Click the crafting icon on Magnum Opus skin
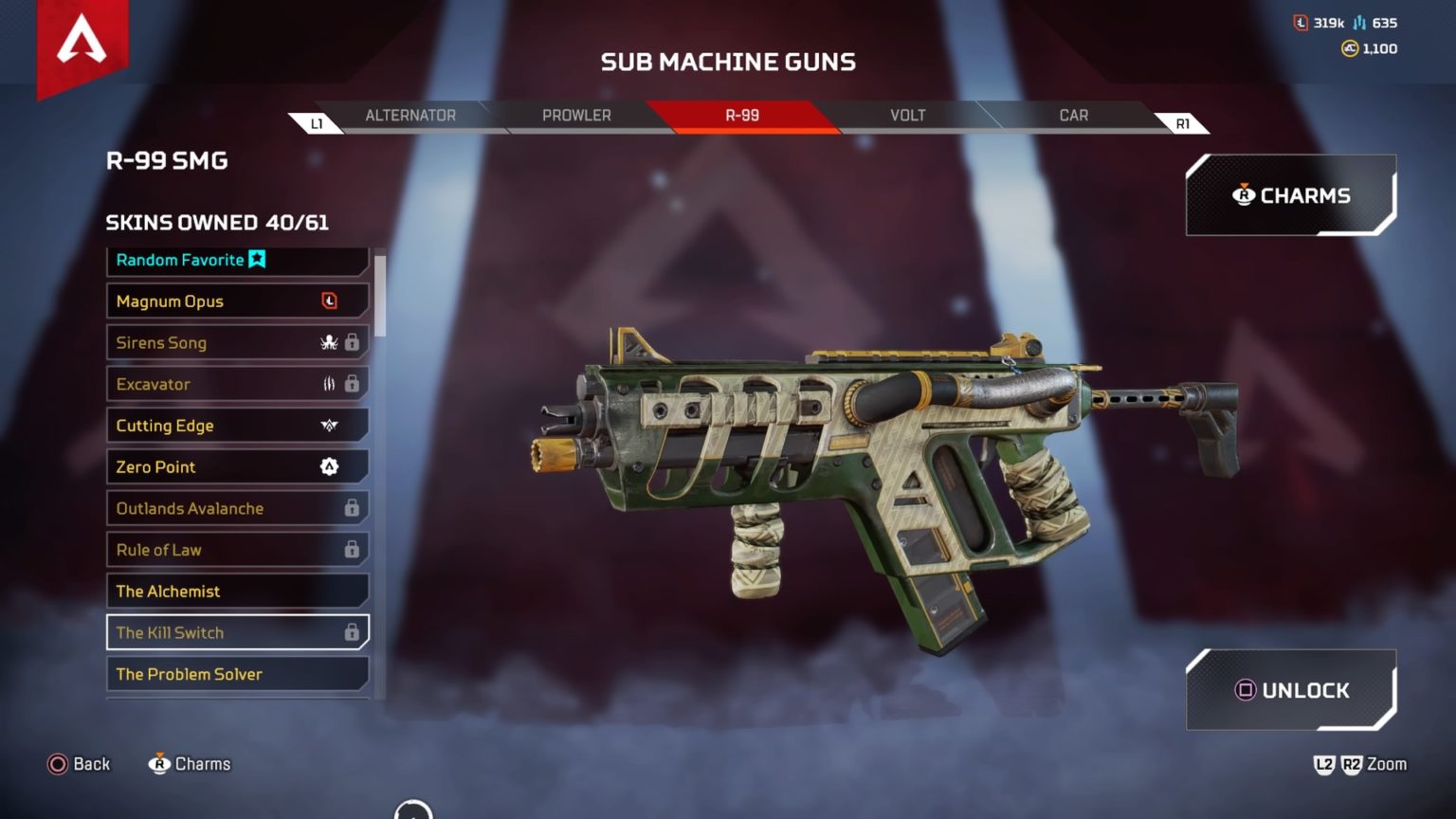Image resolution: width=1456 pixels, height=819 pixels. 331,300
